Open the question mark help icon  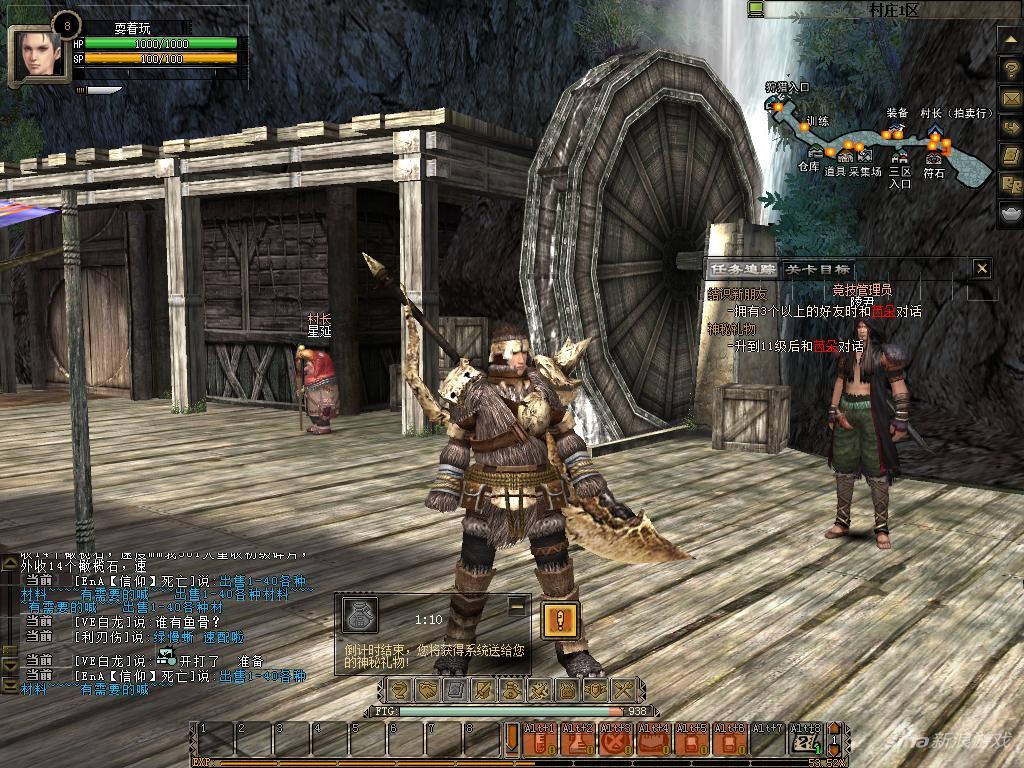click(1009, 70)
